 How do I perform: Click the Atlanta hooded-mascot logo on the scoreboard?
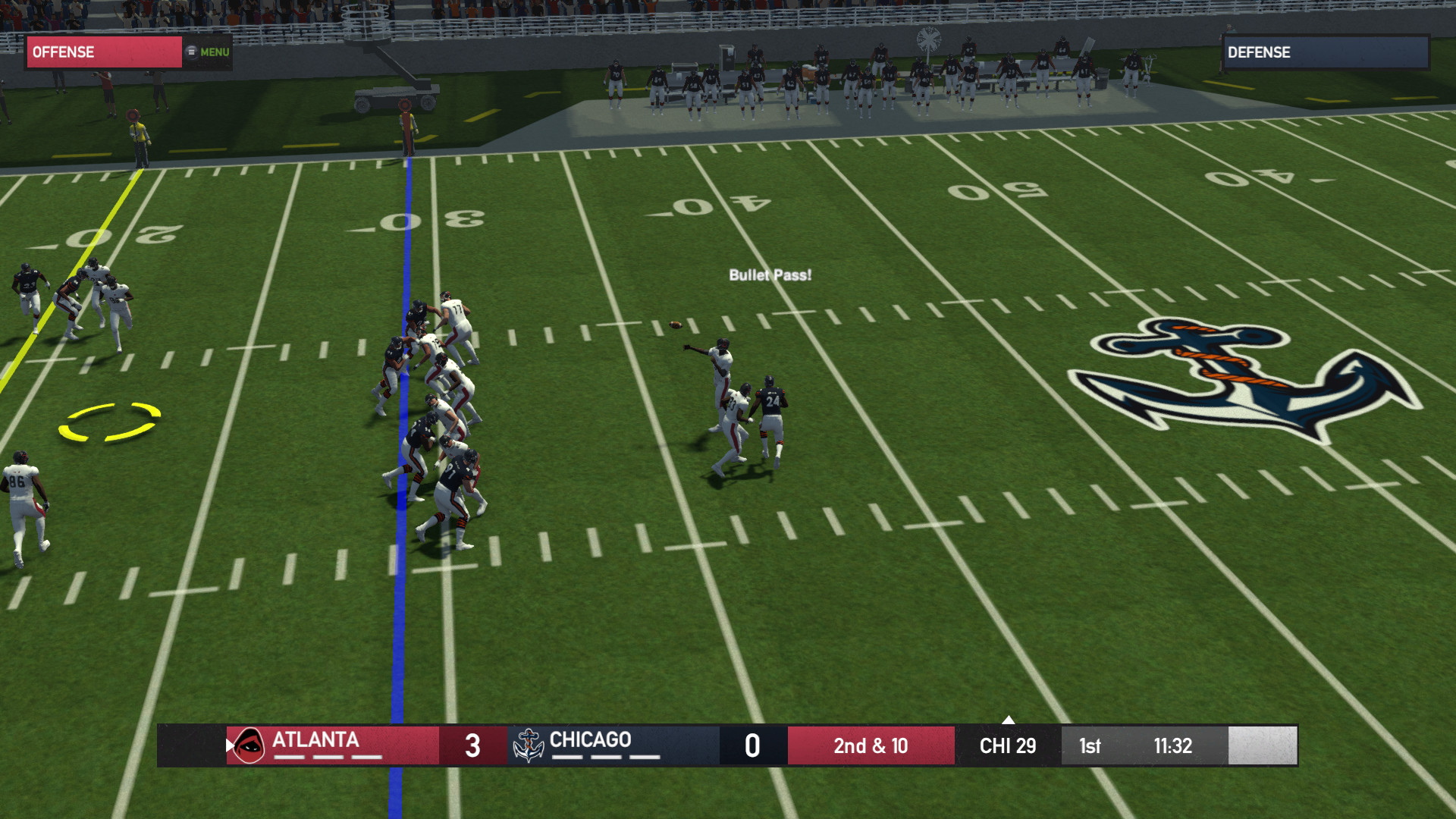[x=249, y=744]
